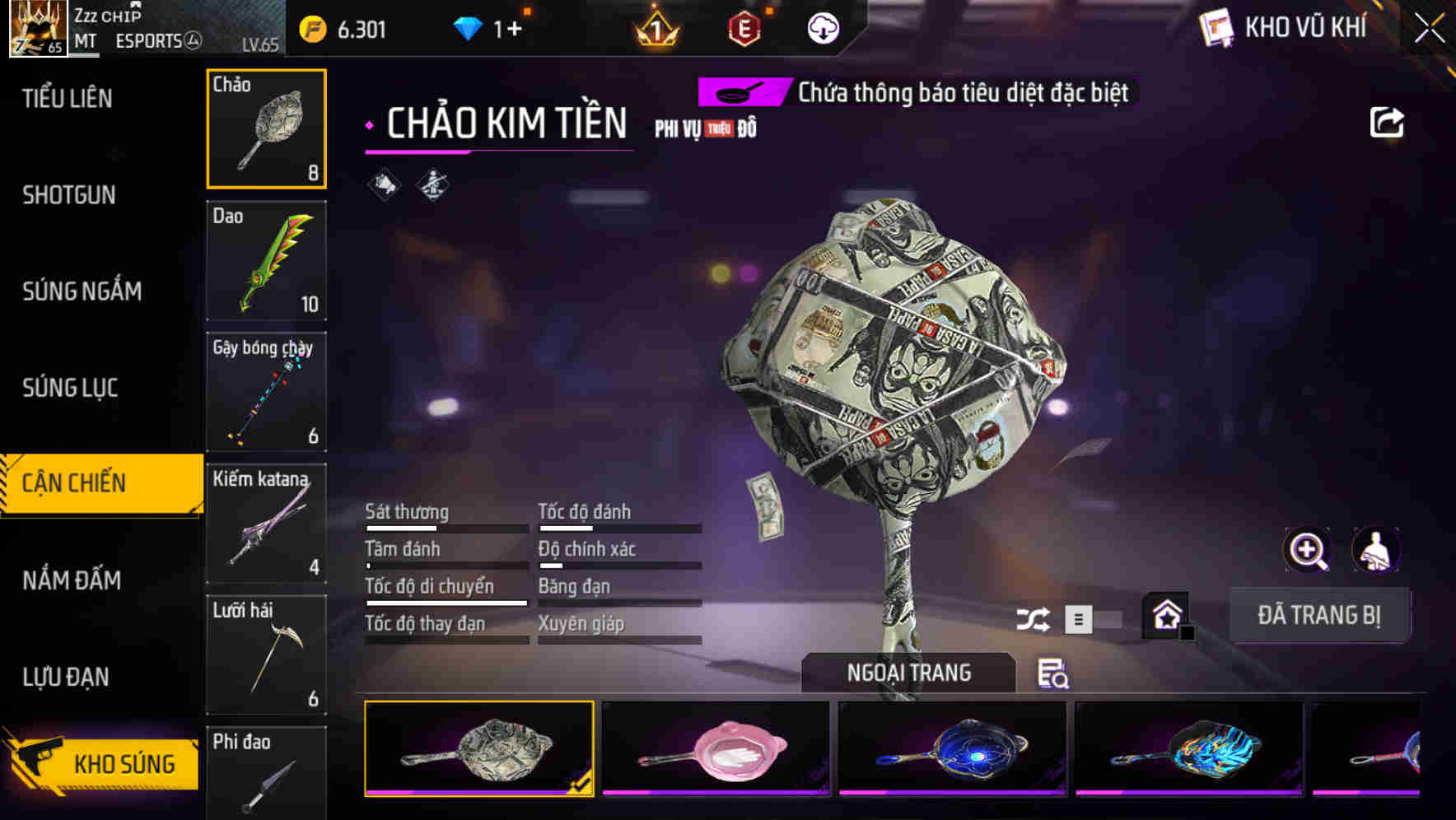Image resolution: width=1456 pixels, height=820 pixels.
Task: Open the Shotgun weapon category
Action: pos(69,195)
